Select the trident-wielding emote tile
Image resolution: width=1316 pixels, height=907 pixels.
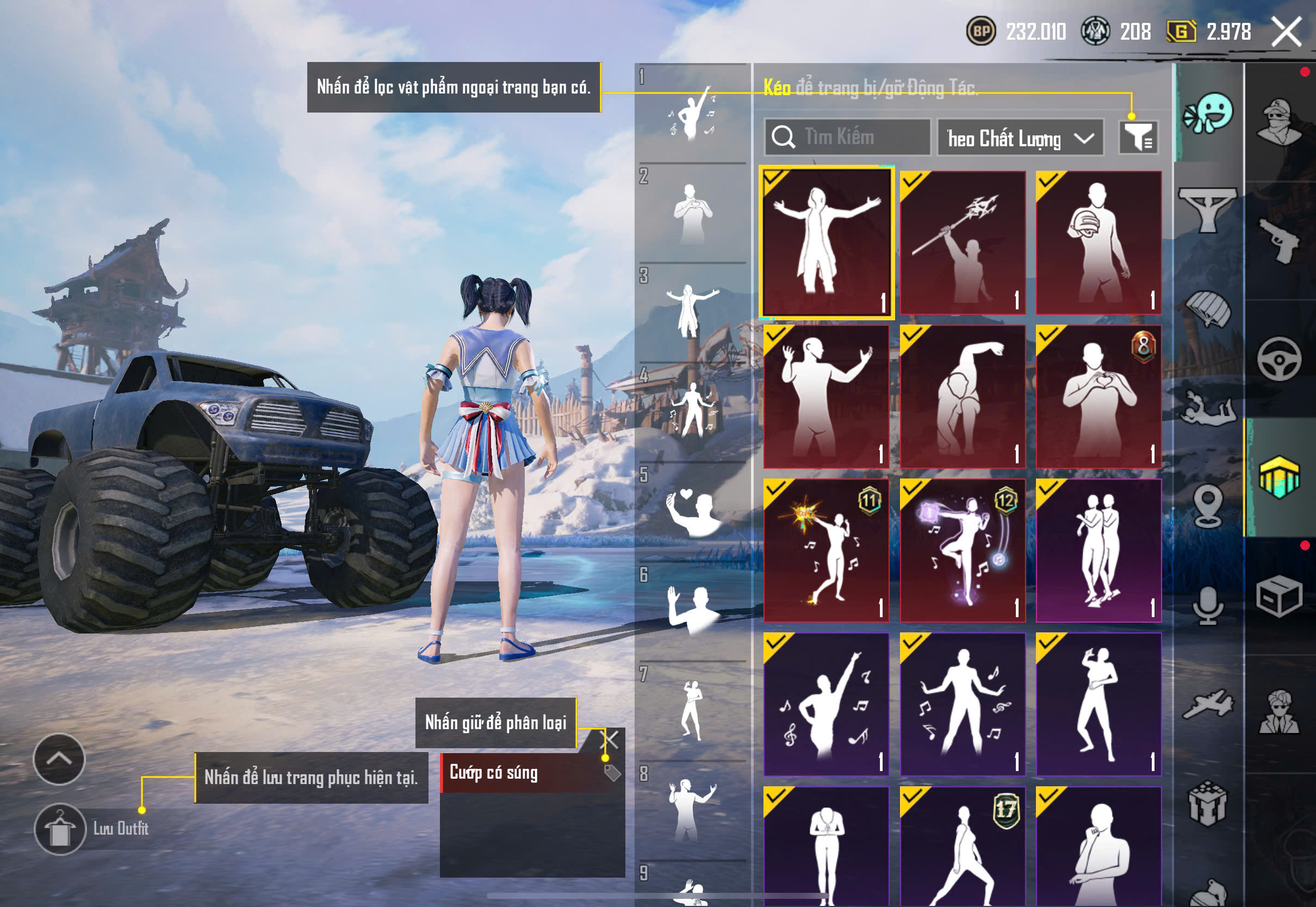pyautogui.click(x=963, y=243)
